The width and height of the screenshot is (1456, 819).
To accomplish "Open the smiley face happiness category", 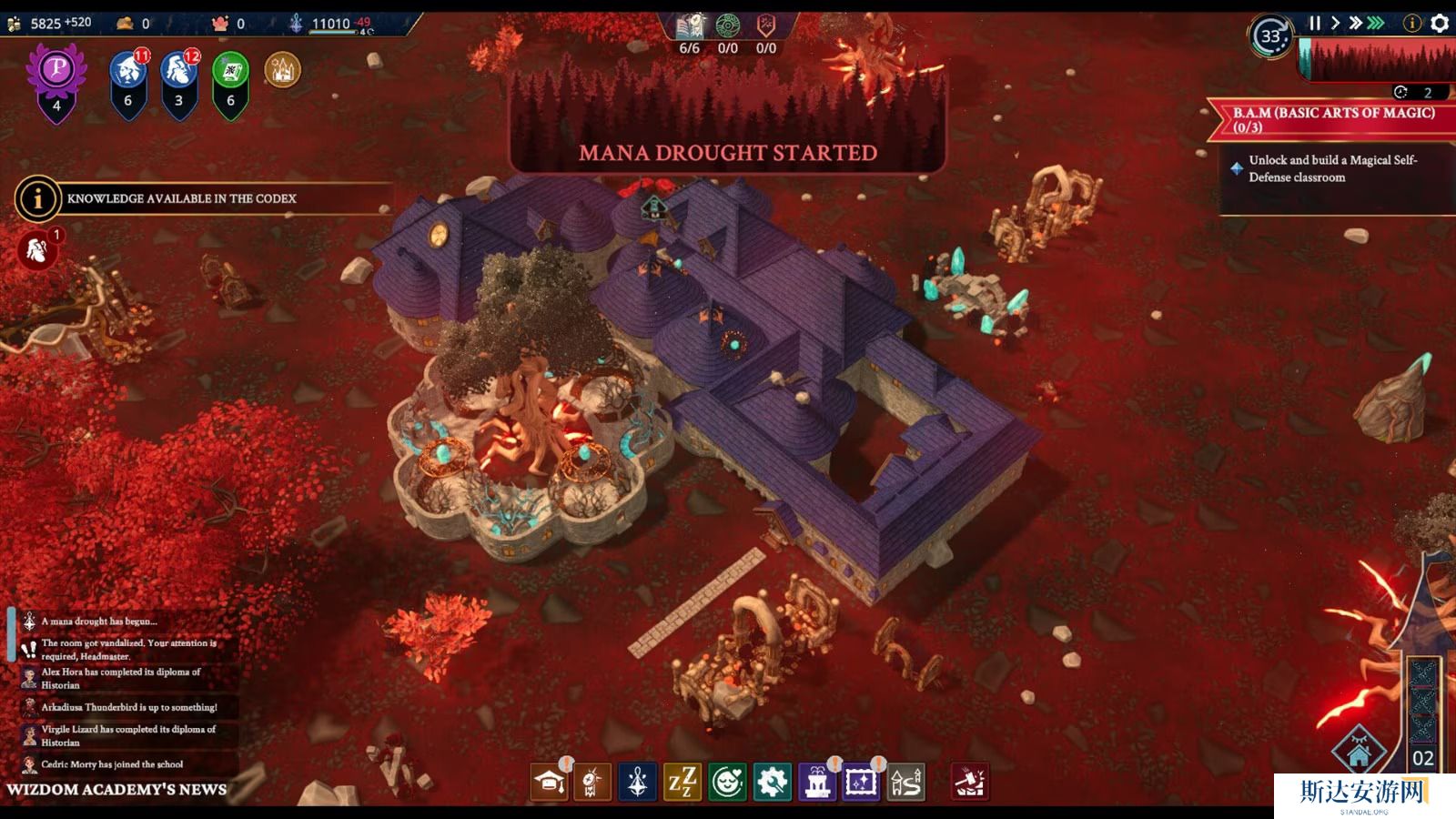I will point(727,782).
